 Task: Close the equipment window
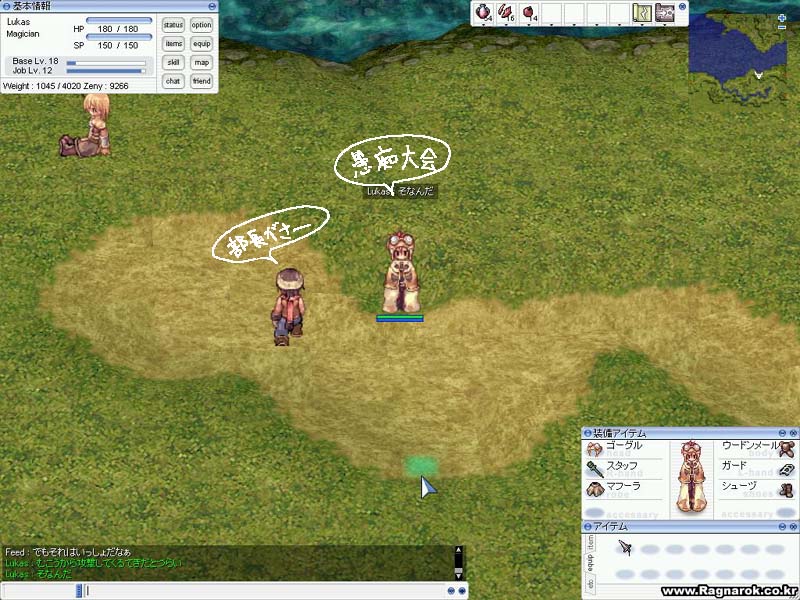coord(793,433)
